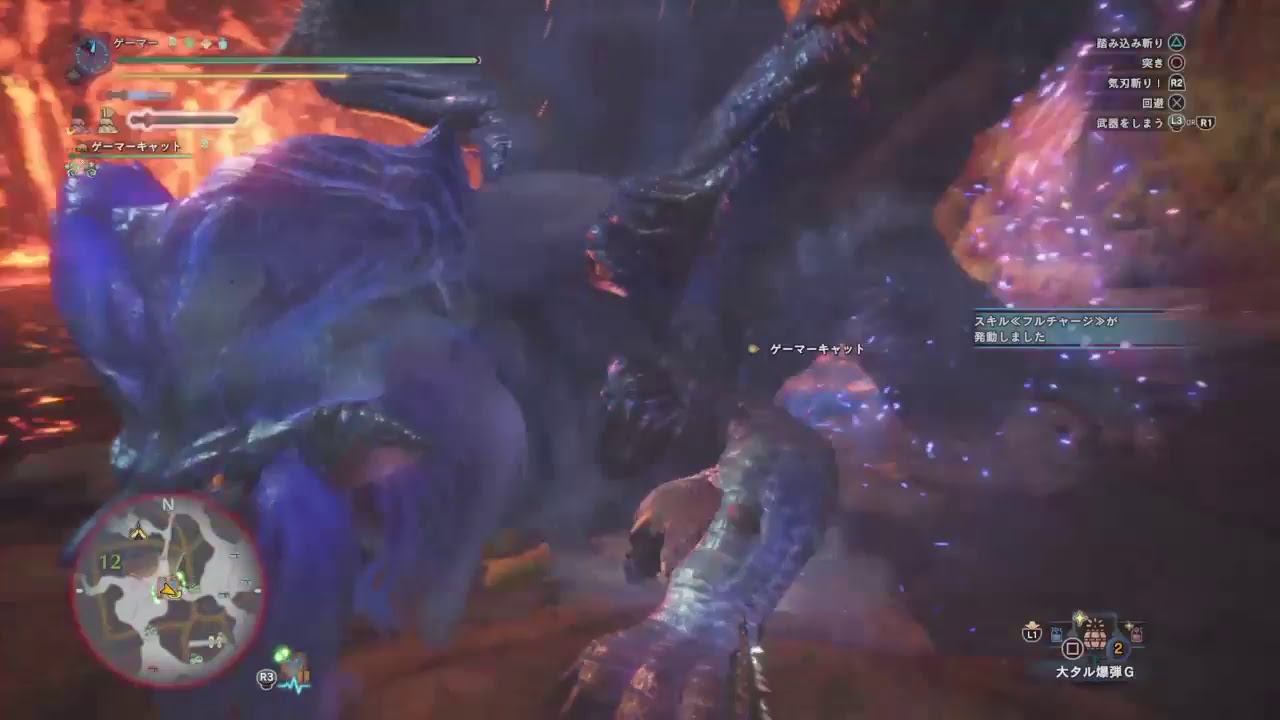
Task: Click the L1 item control icon
Action: tap(1032, 633)
